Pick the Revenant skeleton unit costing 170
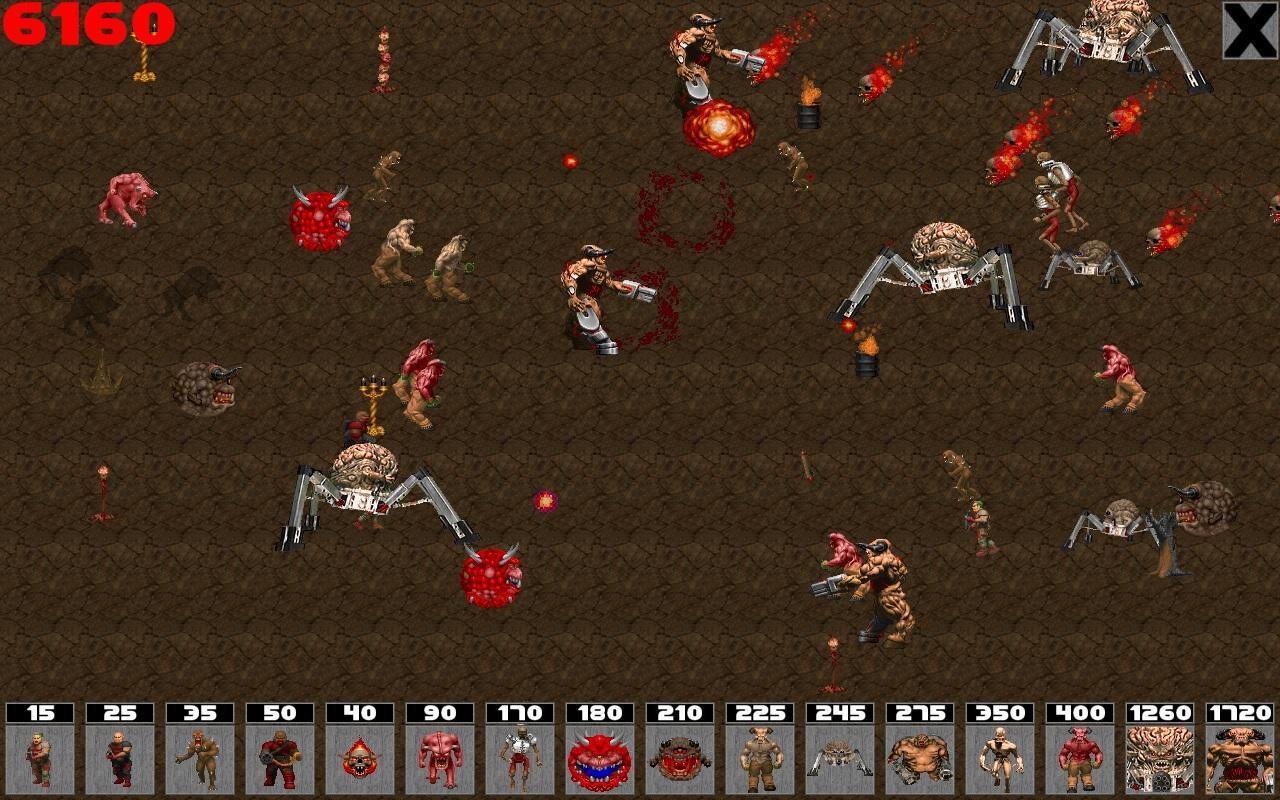 [520, 758]
